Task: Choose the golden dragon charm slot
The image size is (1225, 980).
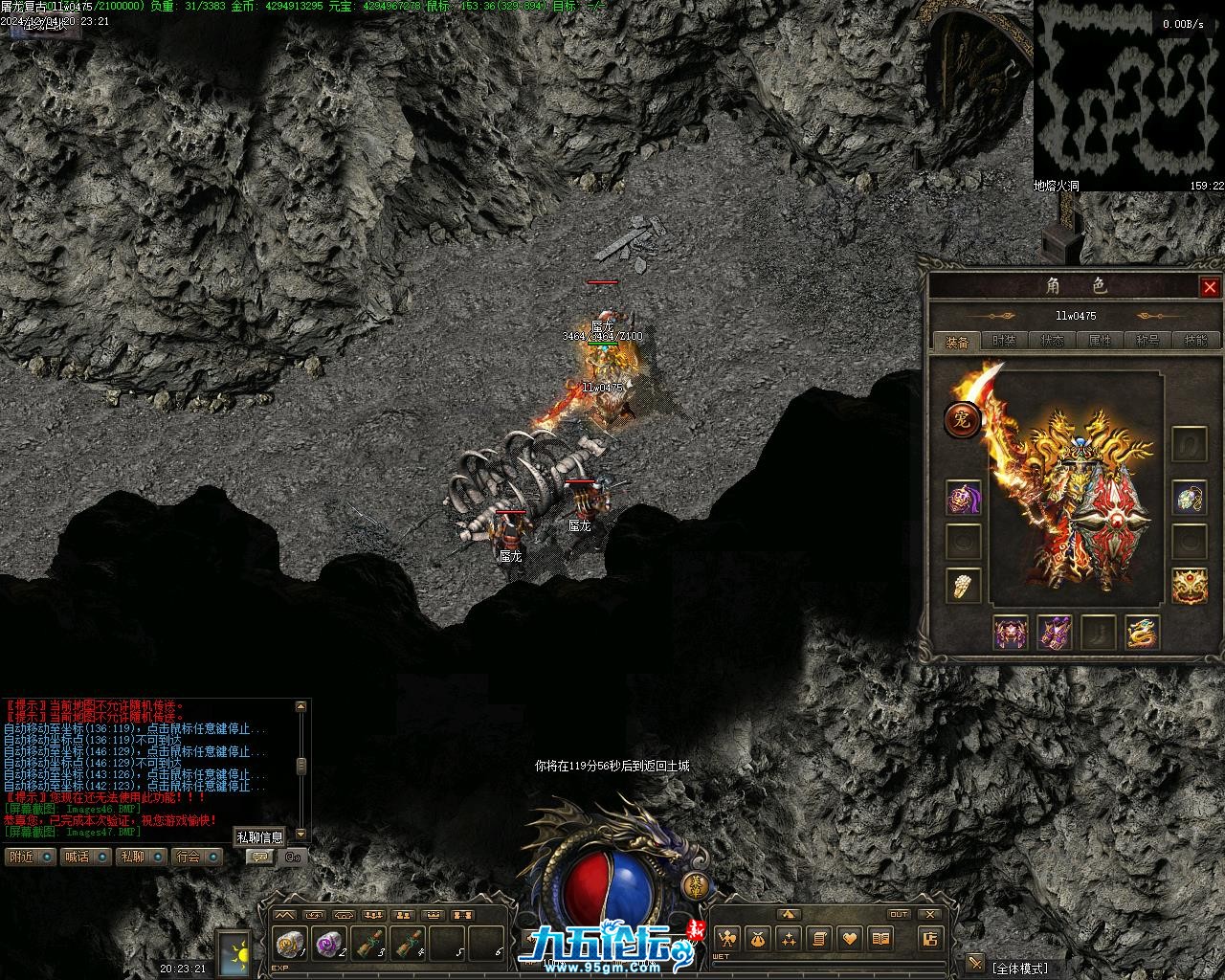Action: (x=1142, y=632)
